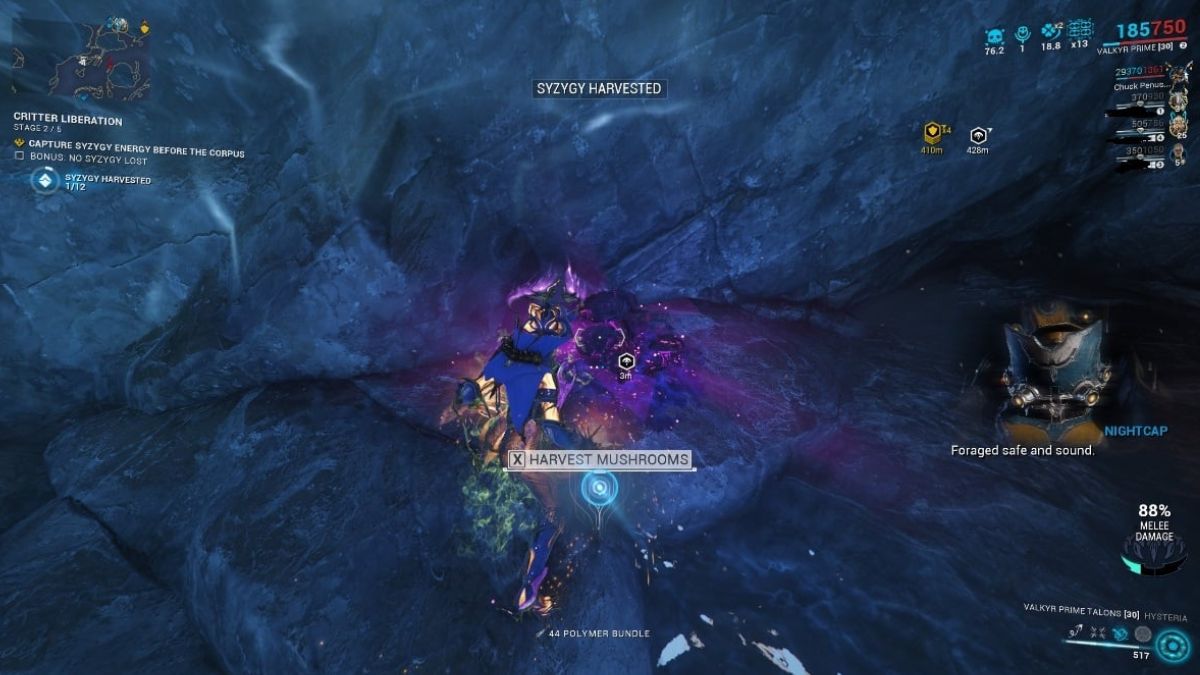Select the Critter Liberation objective tracker
Viewport: 1200px width, 675px height.
[x=68, y=120]
